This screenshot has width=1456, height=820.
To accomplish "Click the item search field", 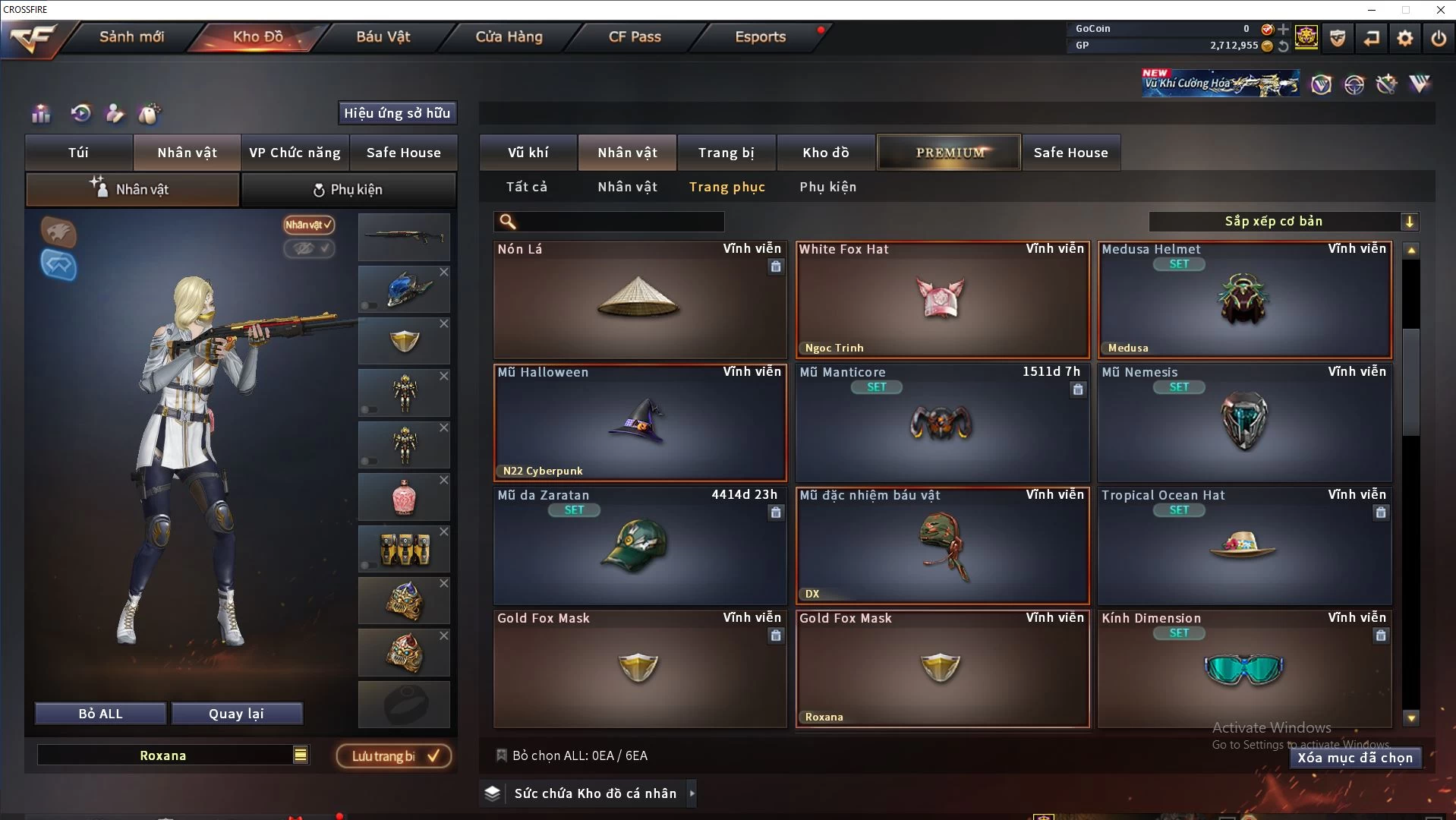I will (x=619, y=222).
